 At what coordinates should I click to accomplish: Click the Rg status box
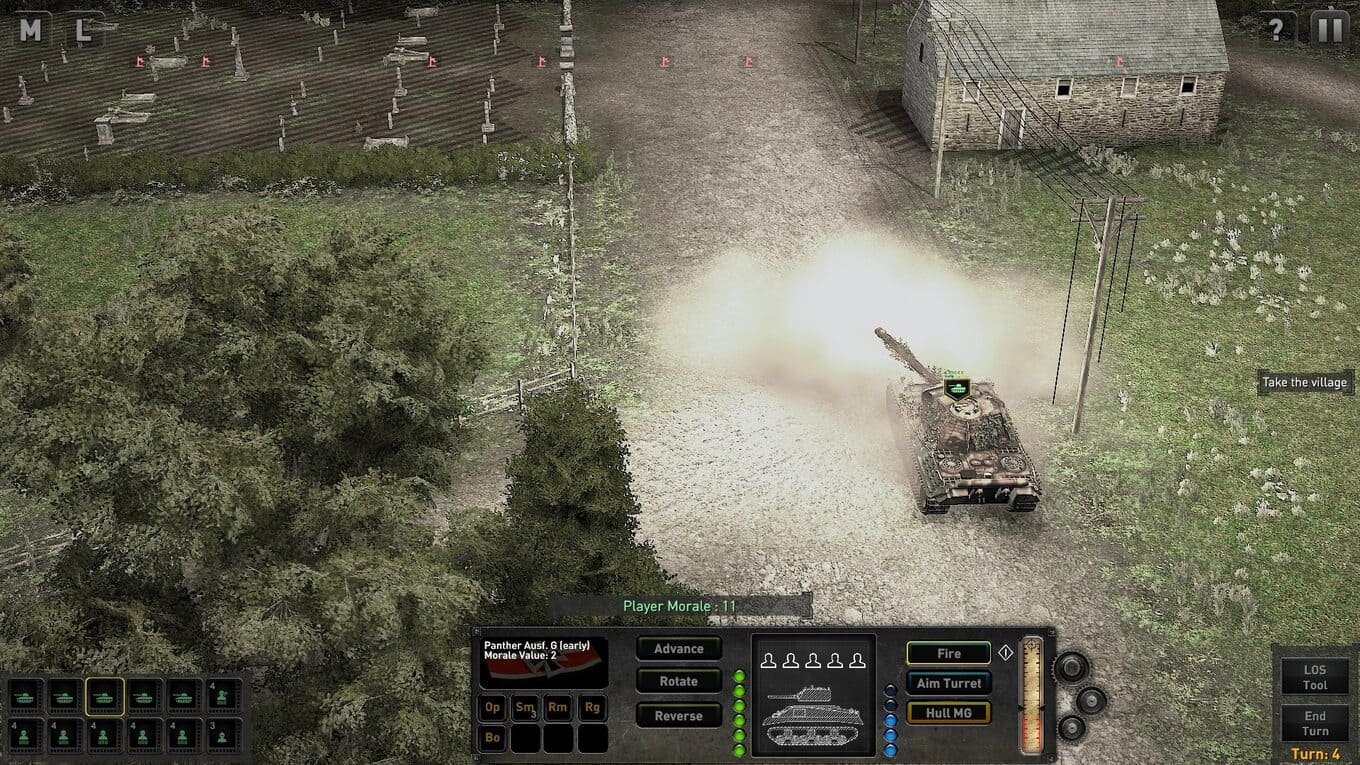click(592, 708)
